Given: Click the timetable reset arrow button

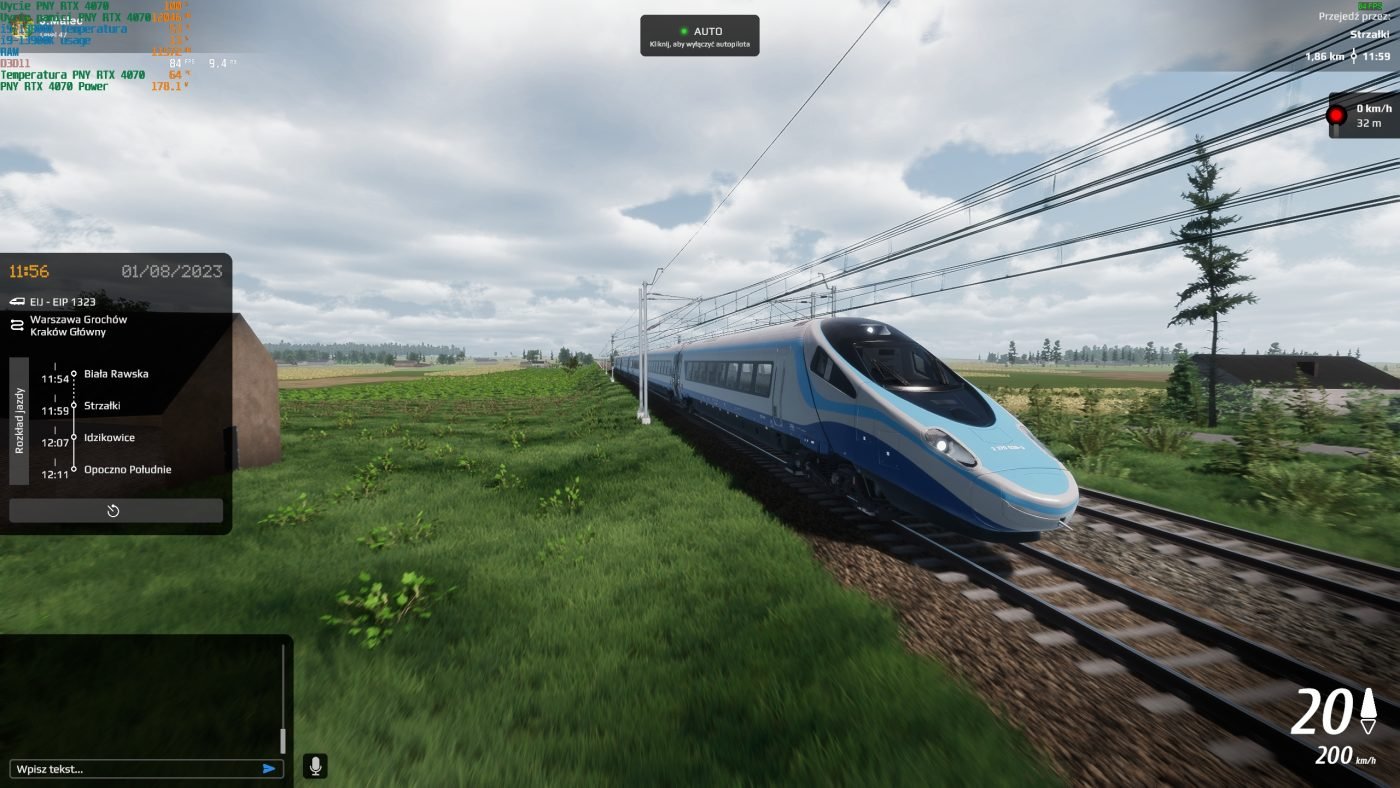Looking at the screenshot, I should pyautogui.click(x=115, y=511).
